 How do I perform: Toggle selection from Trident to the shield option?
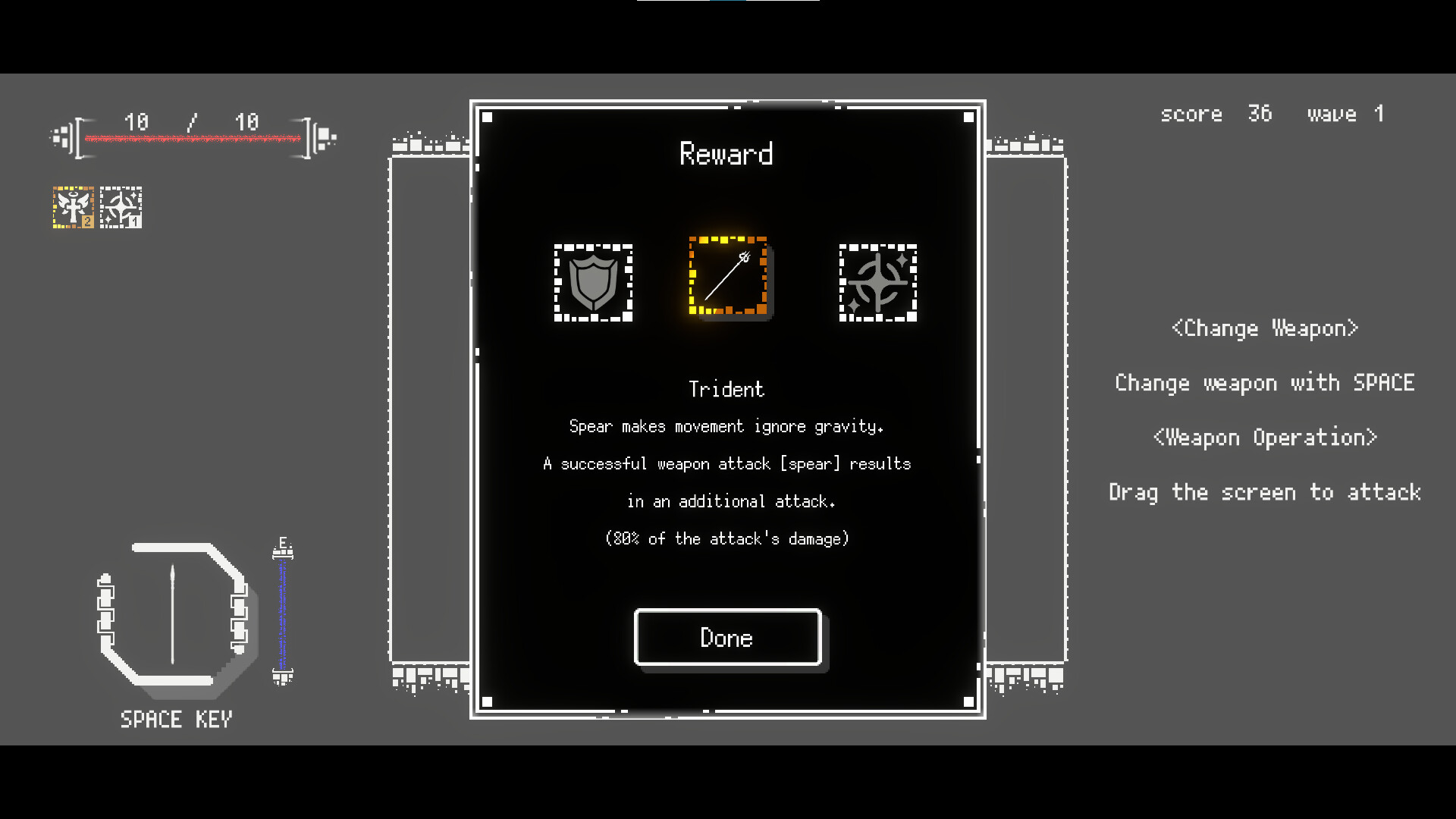pos(594,283)
